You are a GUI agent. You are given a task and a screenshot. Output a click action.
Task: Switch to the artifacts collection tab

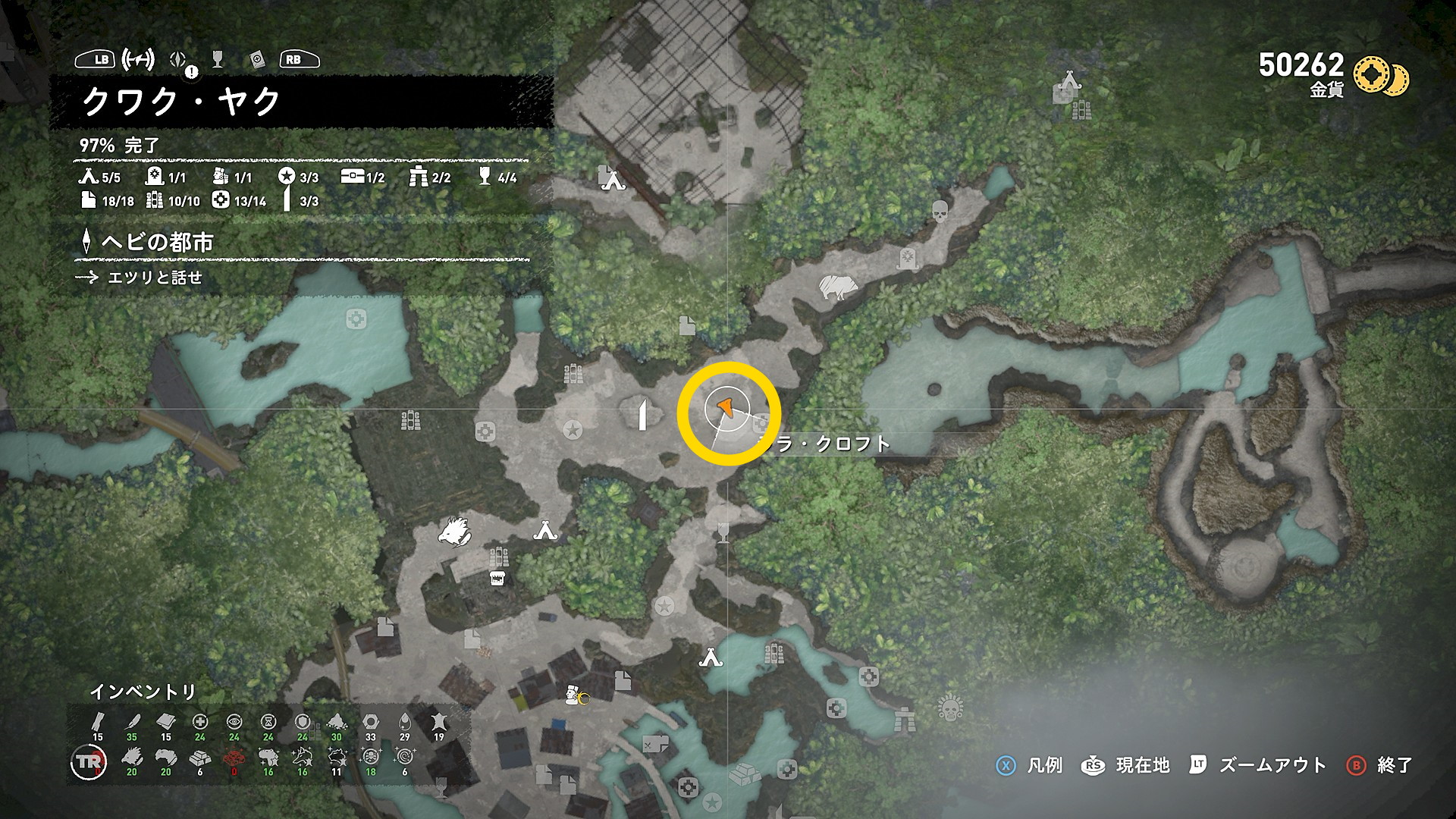[257, 60]
